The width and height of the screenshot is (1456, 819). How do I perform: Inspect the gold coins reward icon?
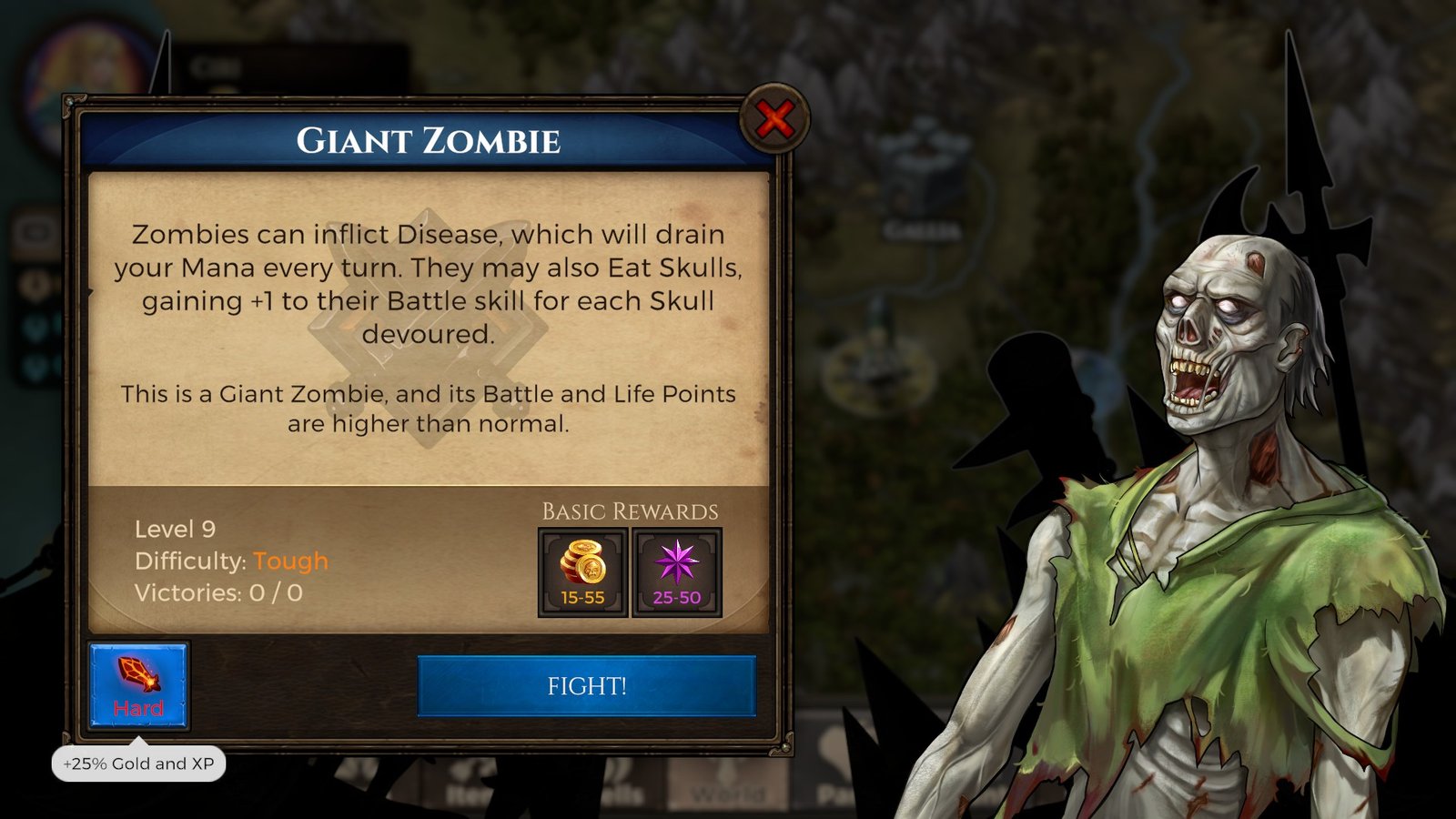click(x=582, y=572)
